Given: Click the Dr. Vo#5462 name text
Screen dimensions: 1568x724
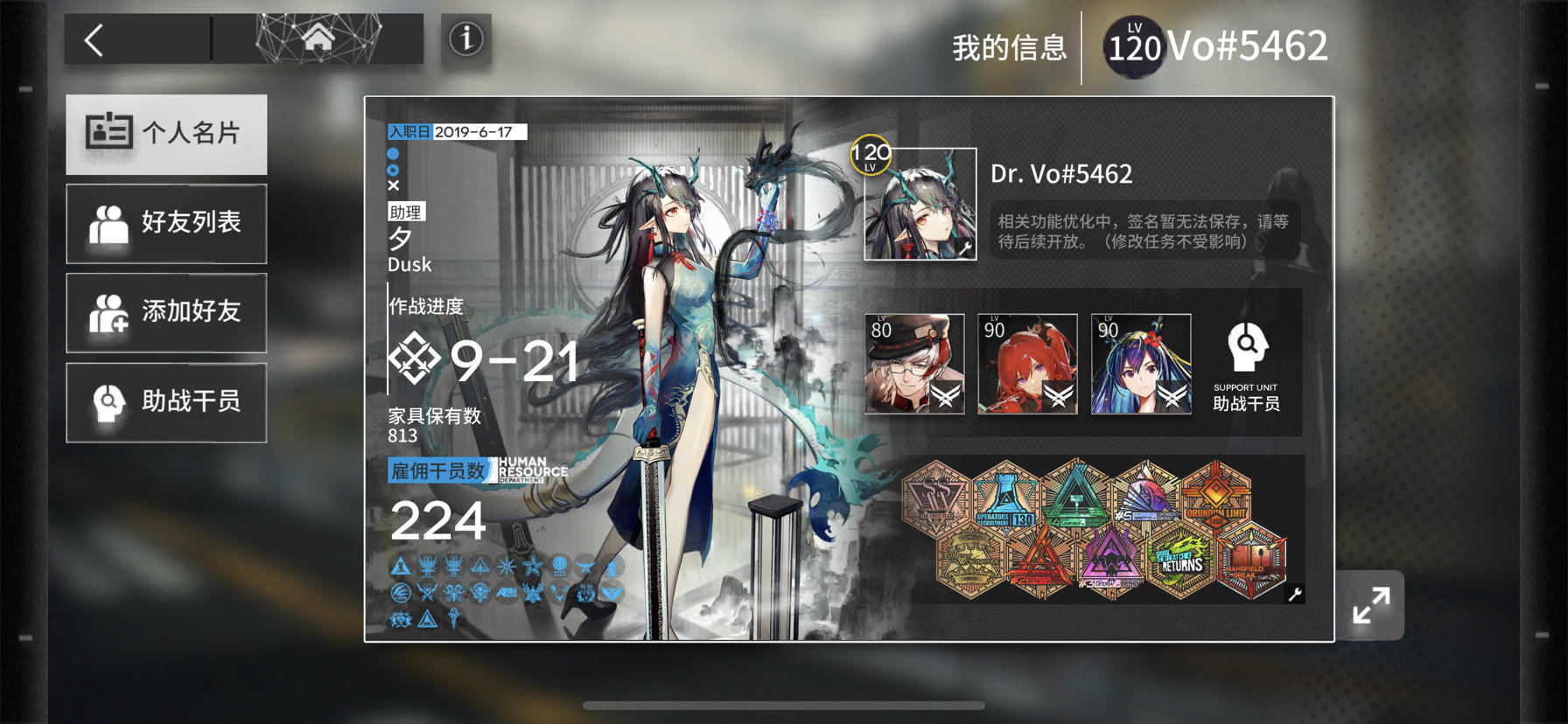Looking at the screenshot, I should (x=1061, y=173).
